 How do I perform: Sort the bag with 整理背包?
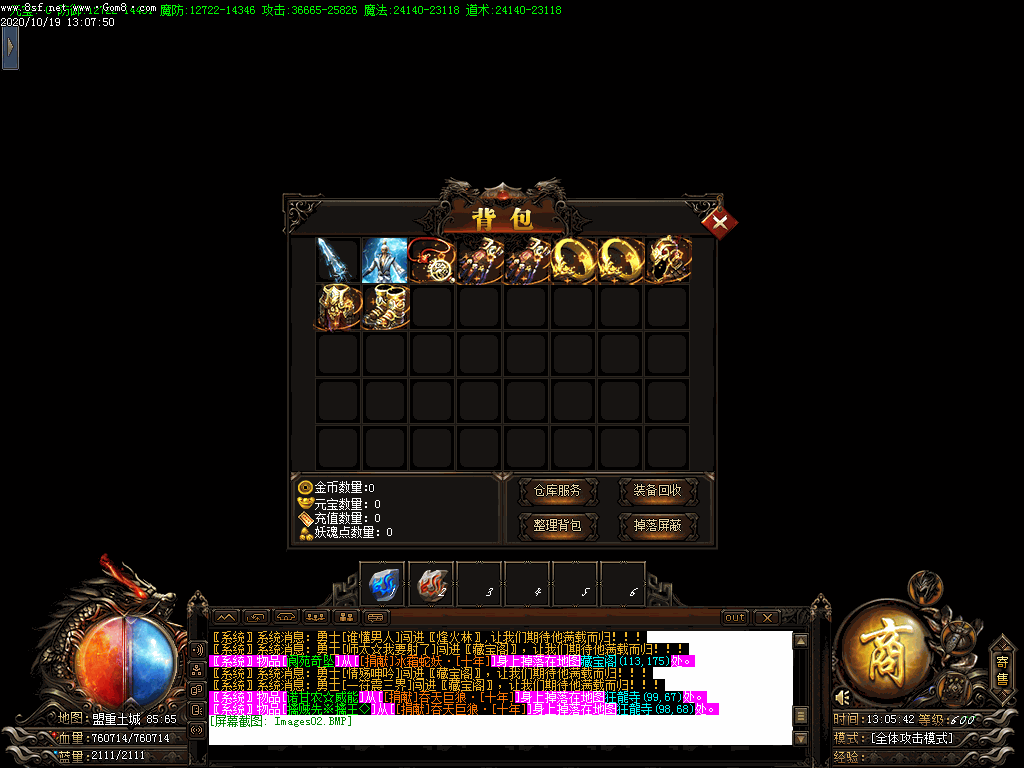tap(557, 525)
